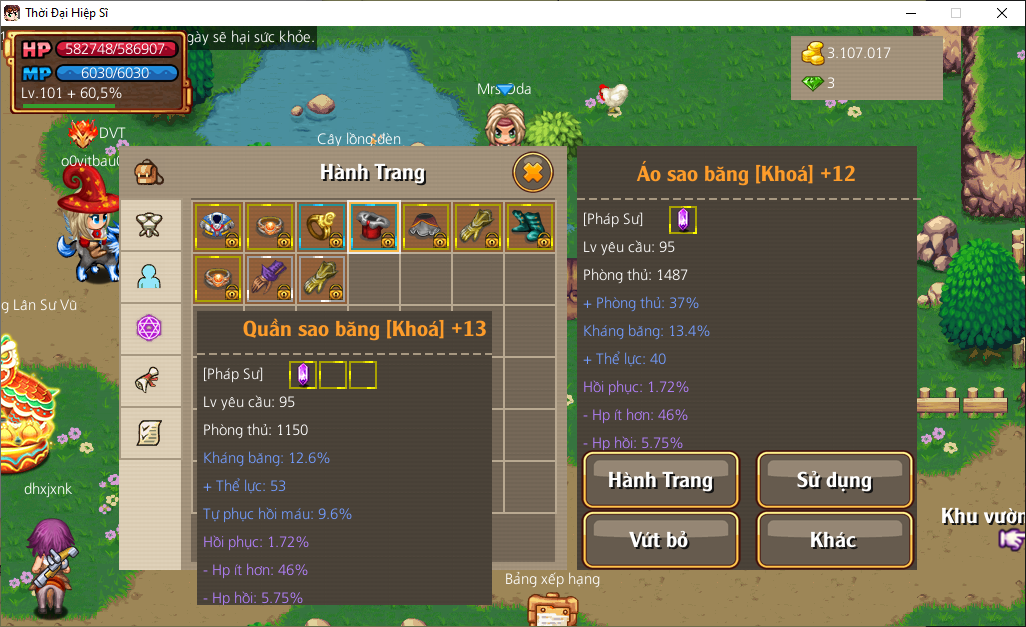Discard item with Vứt bỏ button
This screenshot has width=1026, height=627.
[x=660, y=540]
